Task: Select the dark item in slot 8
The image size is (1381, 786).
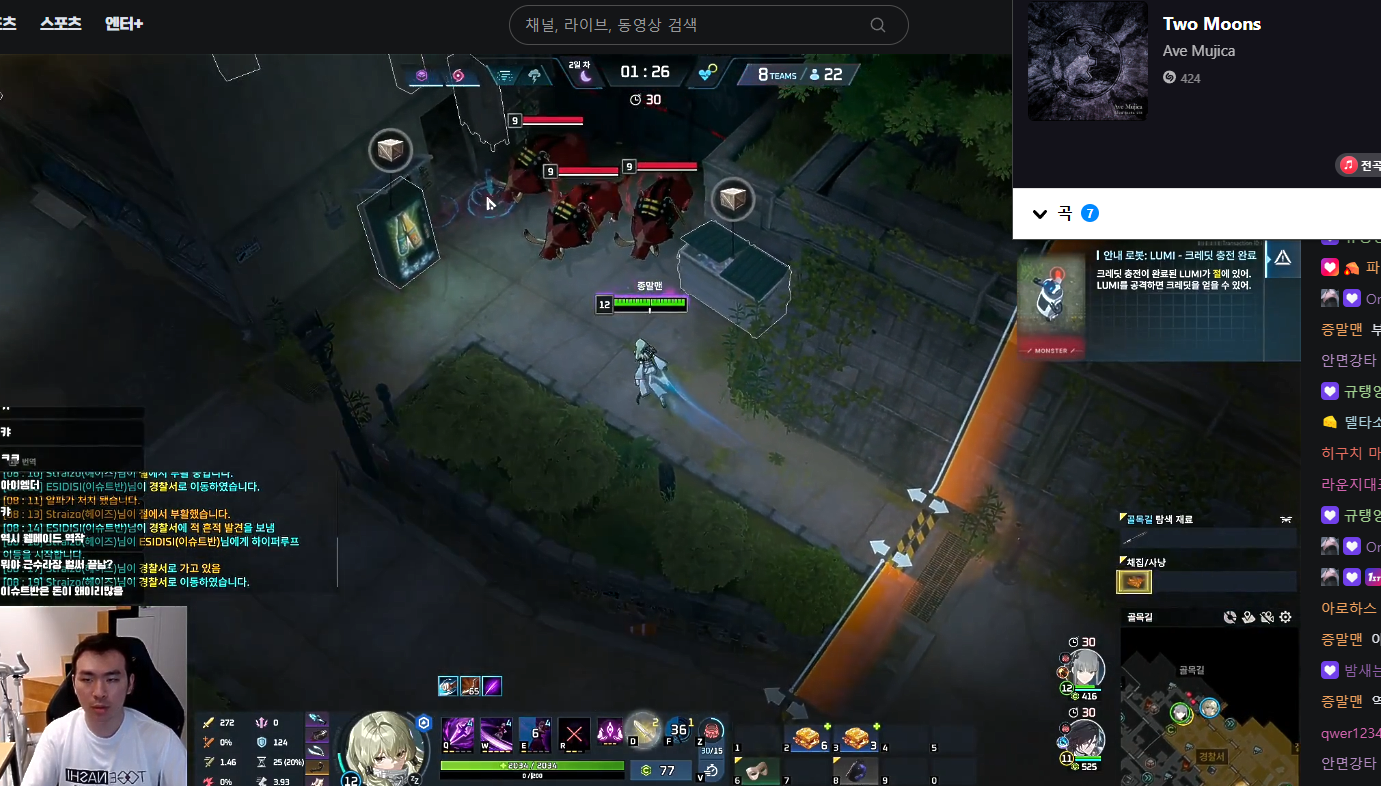Action: tap(856, 770)
